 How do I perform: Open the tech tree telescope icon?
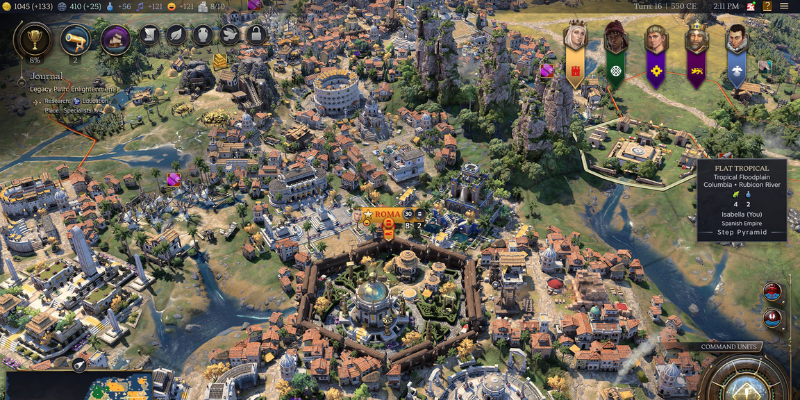pyautogui.click(x=74, y=41)
